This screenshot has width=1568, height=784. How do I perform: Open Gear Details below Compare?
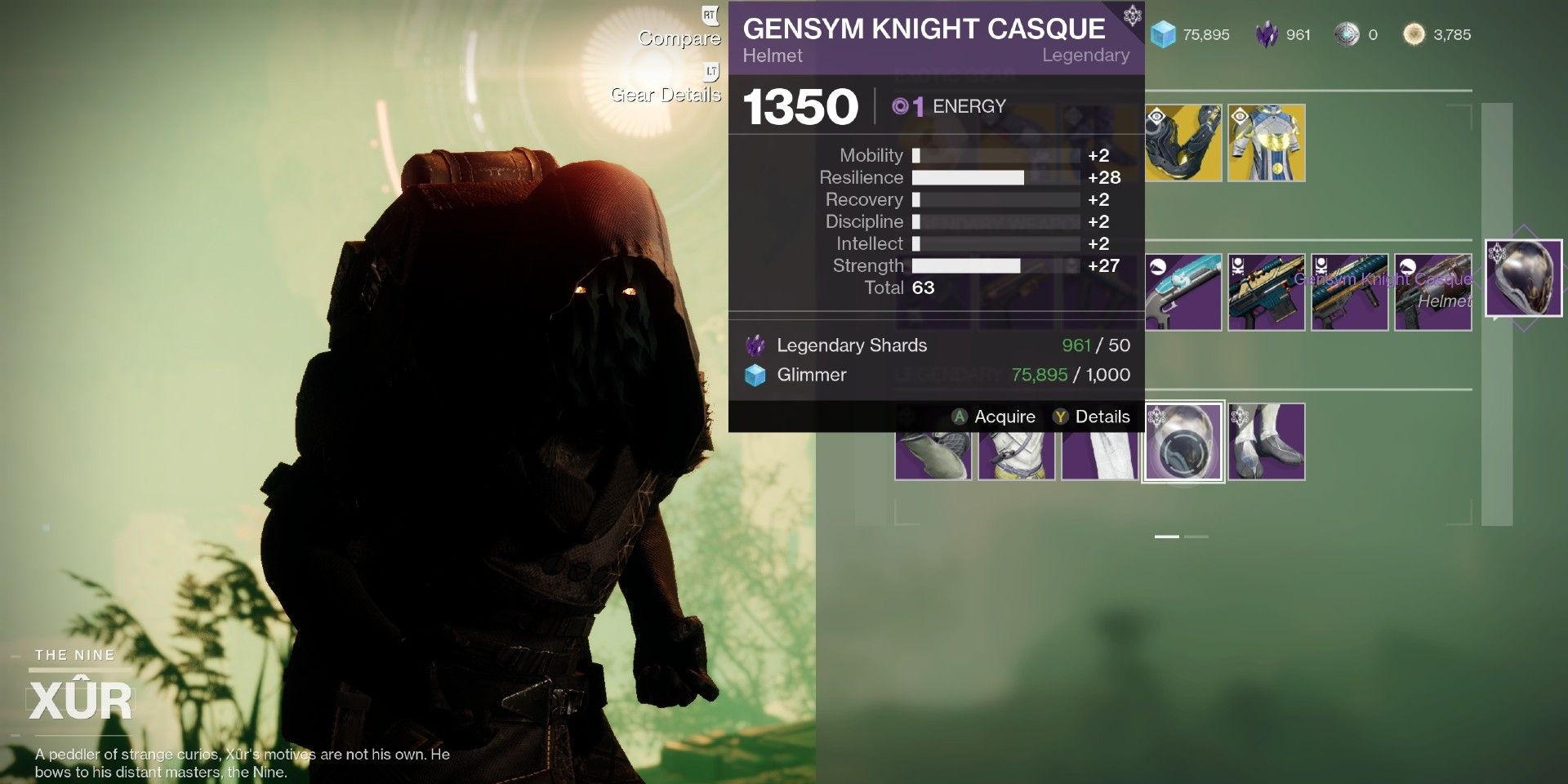[666, 95]
